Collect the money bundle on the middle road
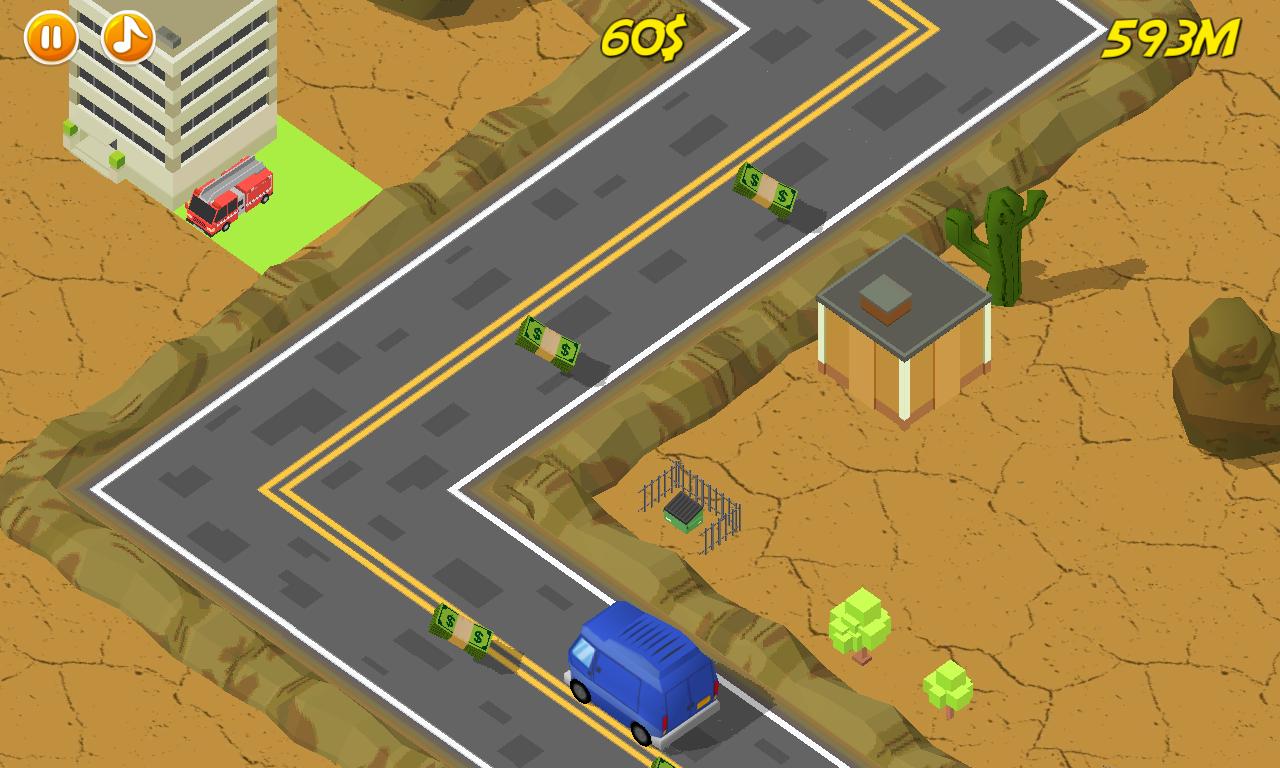This screenshot has width=1280, height=768. click(550, 345)
